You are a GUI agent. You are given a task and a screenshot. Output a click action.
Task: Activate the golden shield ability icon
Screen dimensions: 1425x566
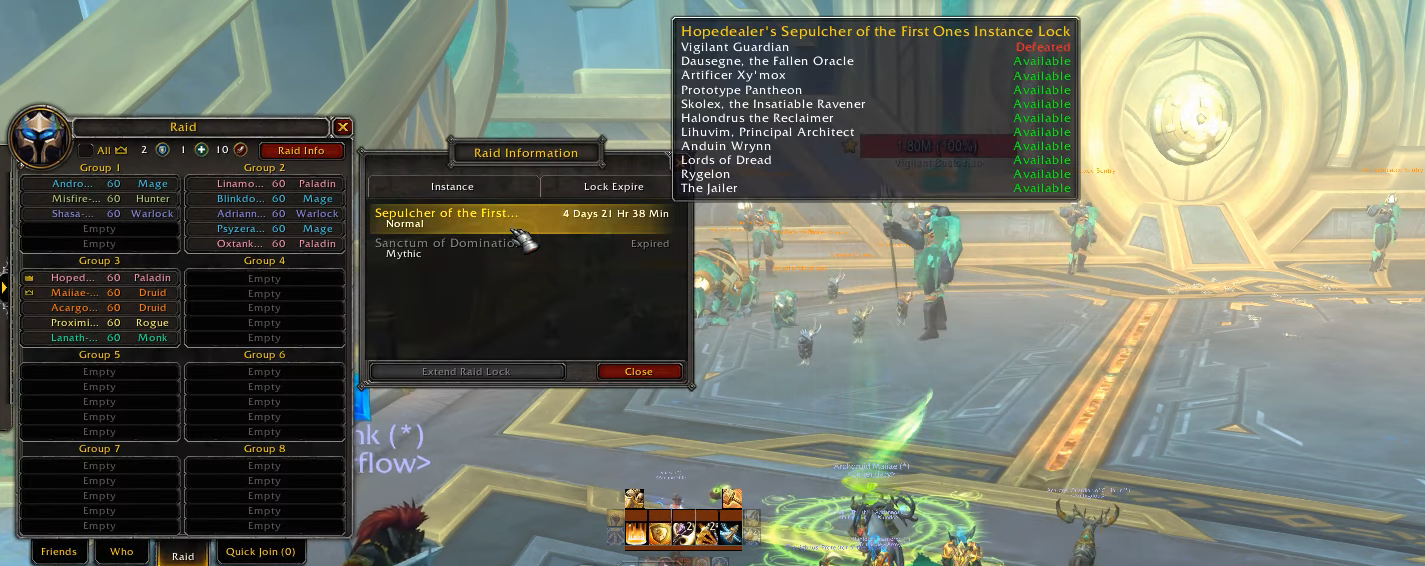pyautogui.click(x=660, y=533)
